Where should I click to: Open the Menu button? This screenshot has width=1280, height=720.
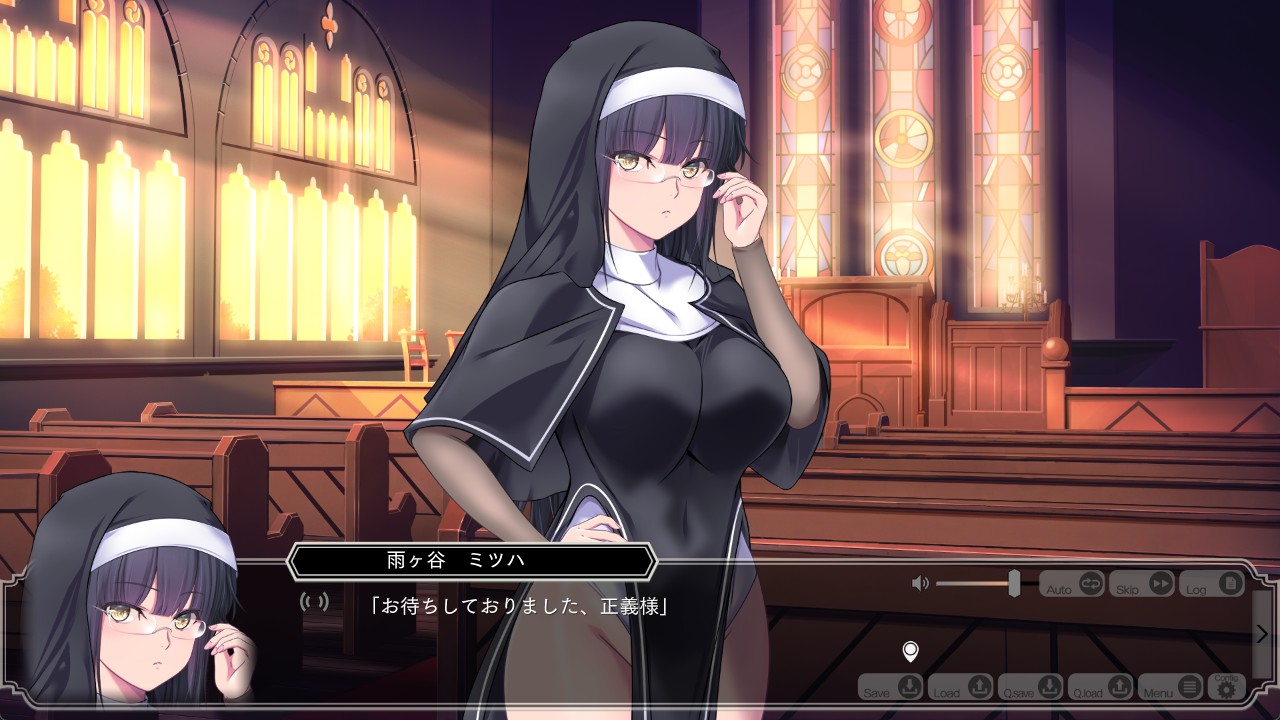pos(1172,687)
